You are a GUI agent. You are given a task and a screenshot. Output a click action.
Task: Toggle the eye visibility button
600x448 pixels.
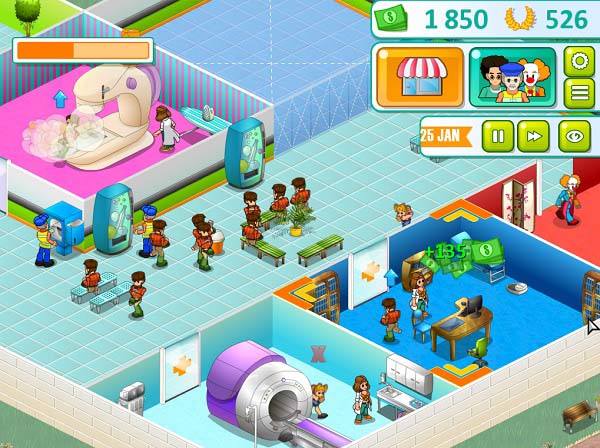point(574,135)
